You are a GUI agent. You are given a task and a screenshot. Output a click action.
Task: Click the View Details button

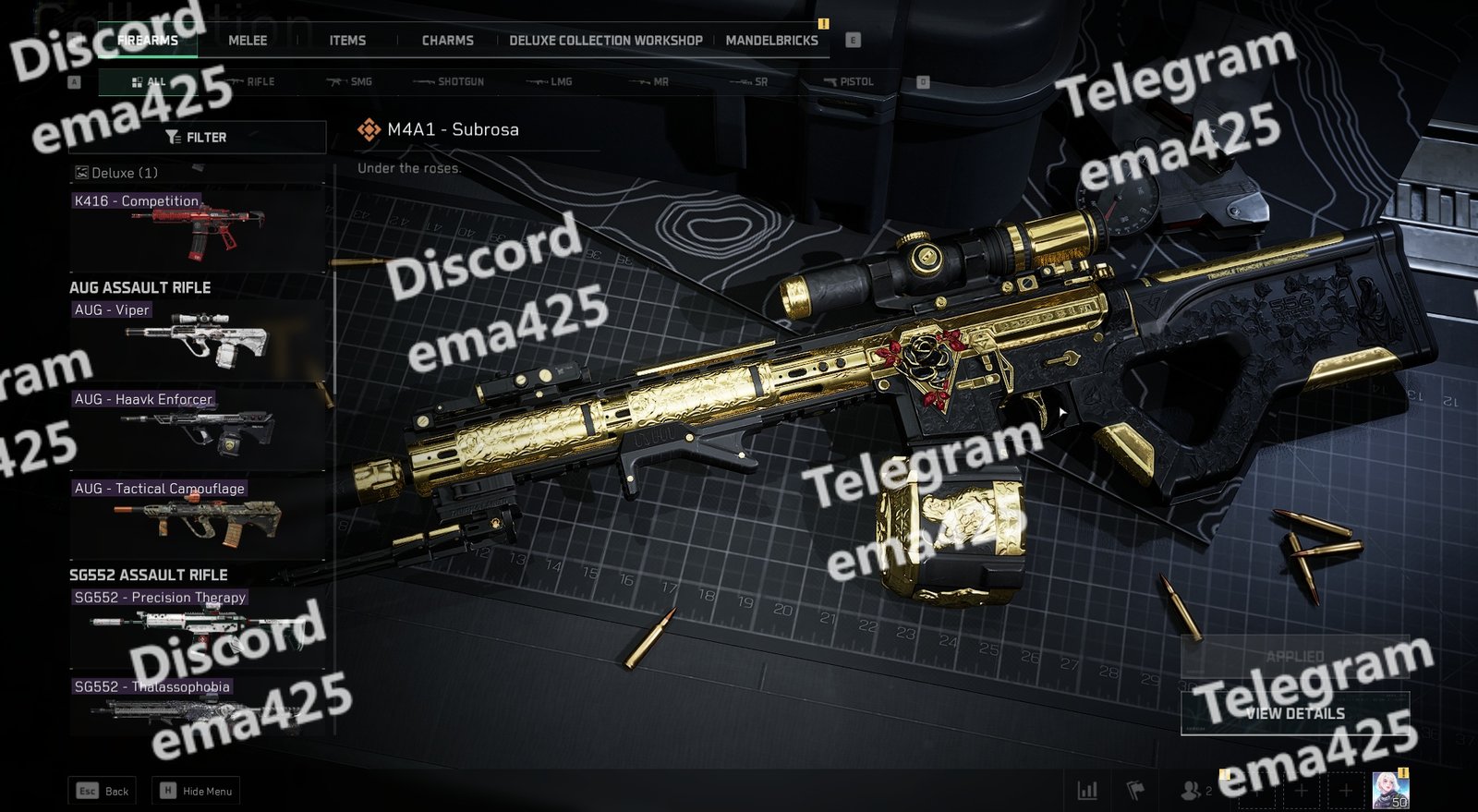pyautogui.click(x=1295, y=713)
